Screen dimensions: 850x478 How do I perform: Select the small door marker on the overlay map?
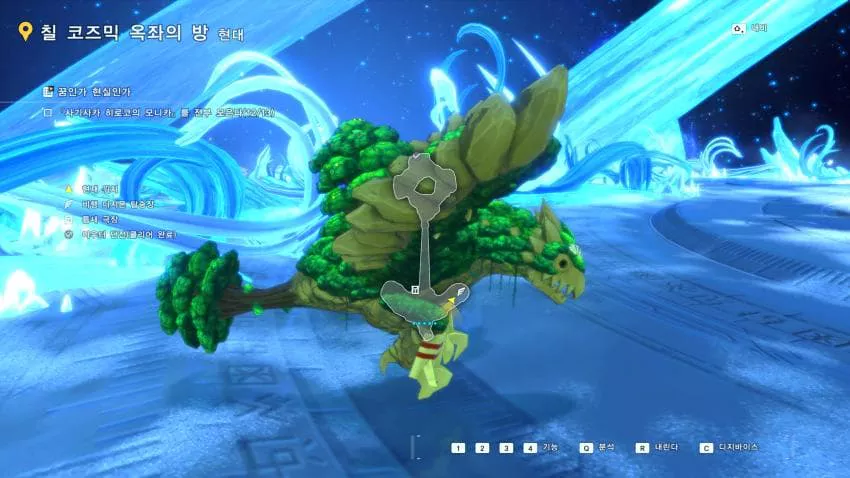413,288
